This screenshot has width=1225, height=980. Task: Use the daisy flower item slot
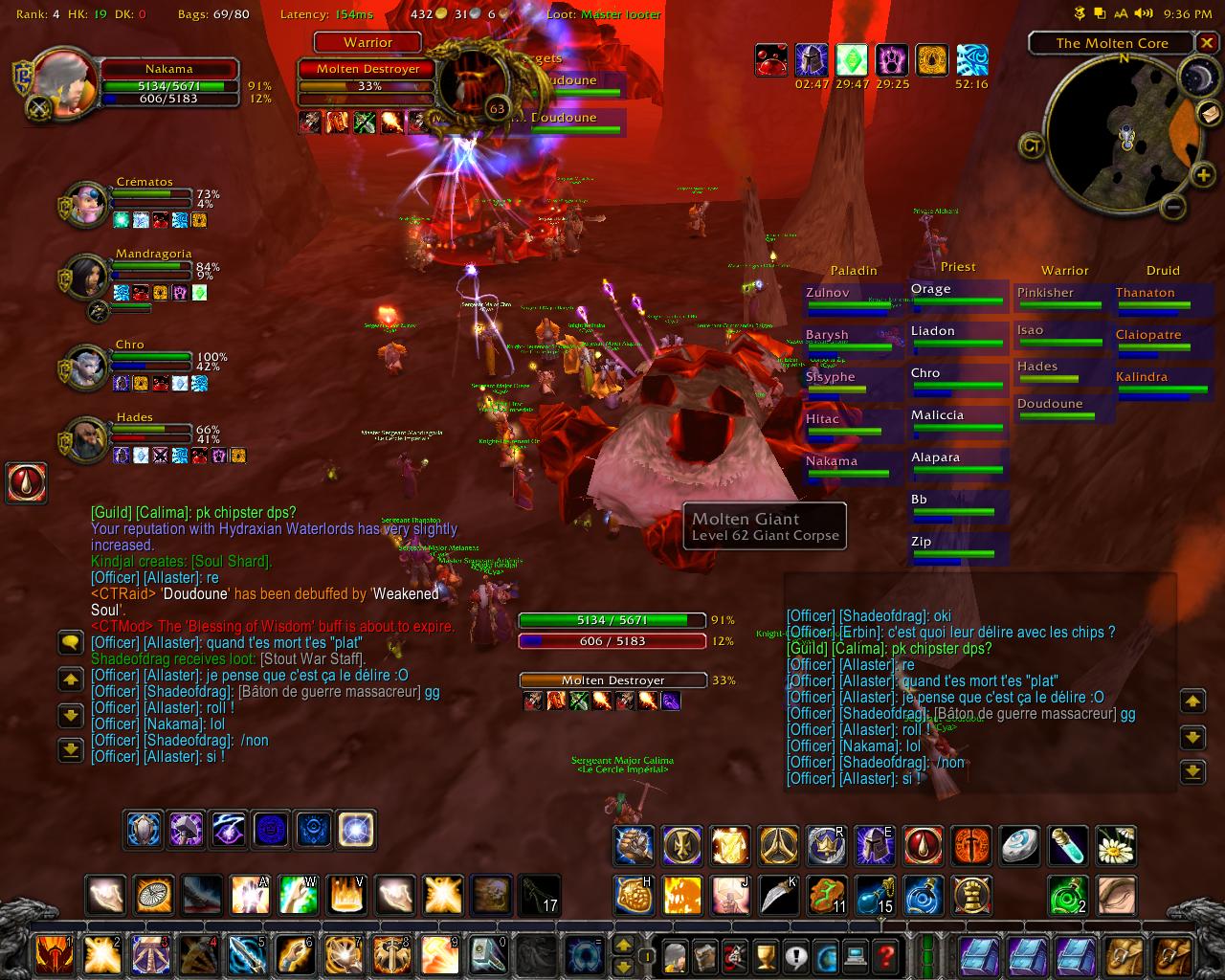[x=1115, y=846]
